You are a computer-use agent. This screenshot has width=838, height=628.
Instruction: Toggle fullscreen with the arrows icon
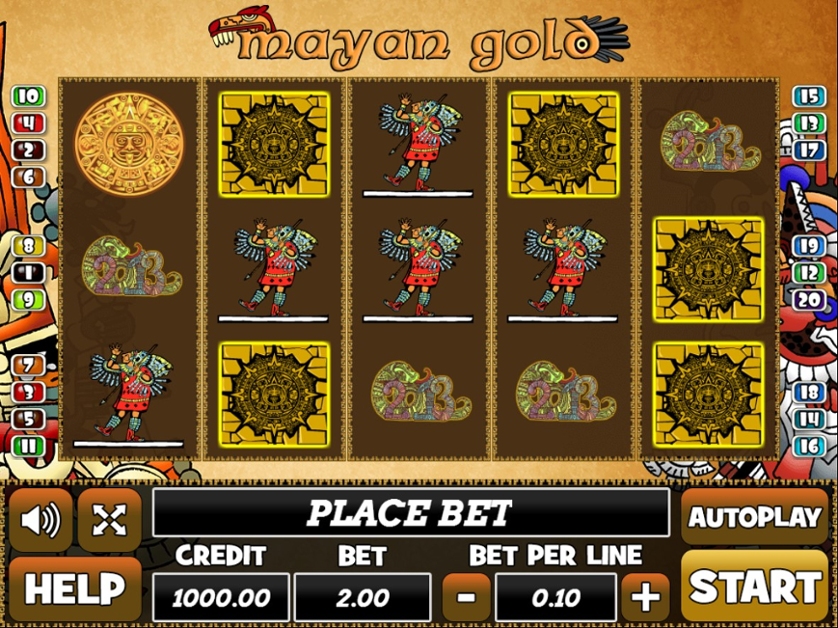click(109, 519)
